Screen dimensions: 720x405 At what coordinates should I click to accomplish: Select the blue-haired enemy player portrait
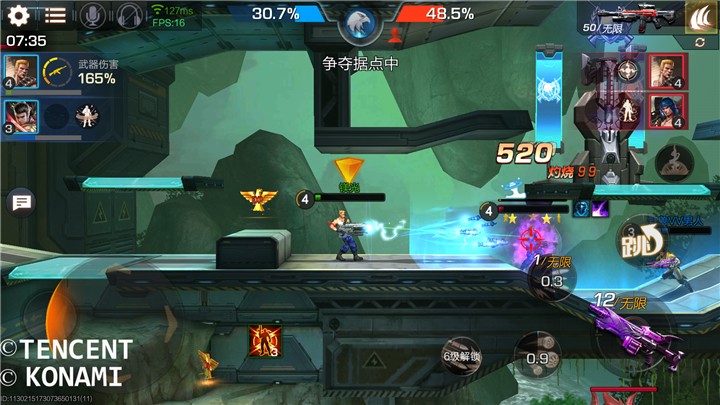click(665, 112)
